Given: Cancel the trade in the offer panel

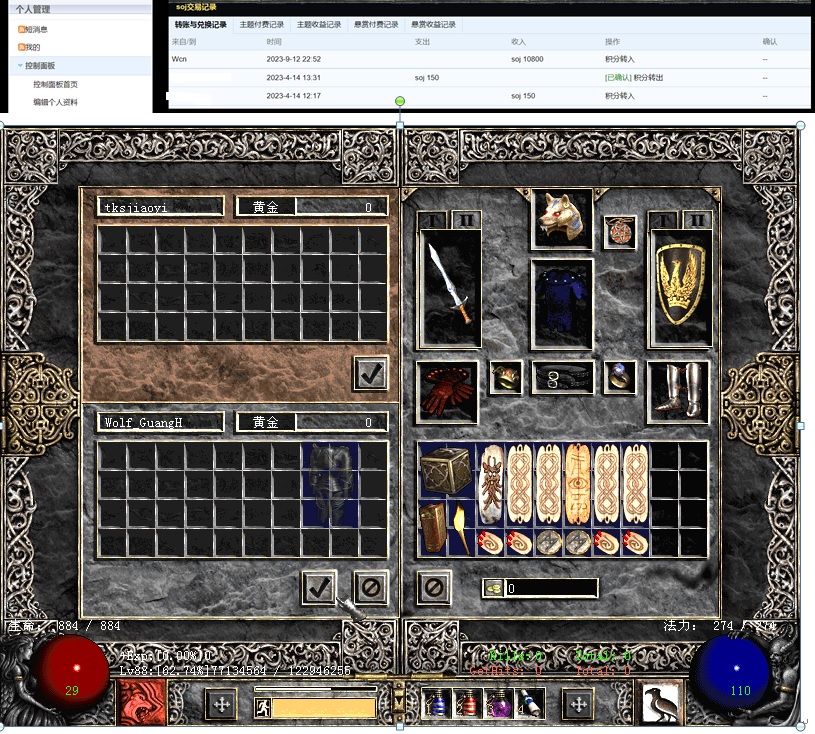Looking at the screenshot, I should [370, 587].
